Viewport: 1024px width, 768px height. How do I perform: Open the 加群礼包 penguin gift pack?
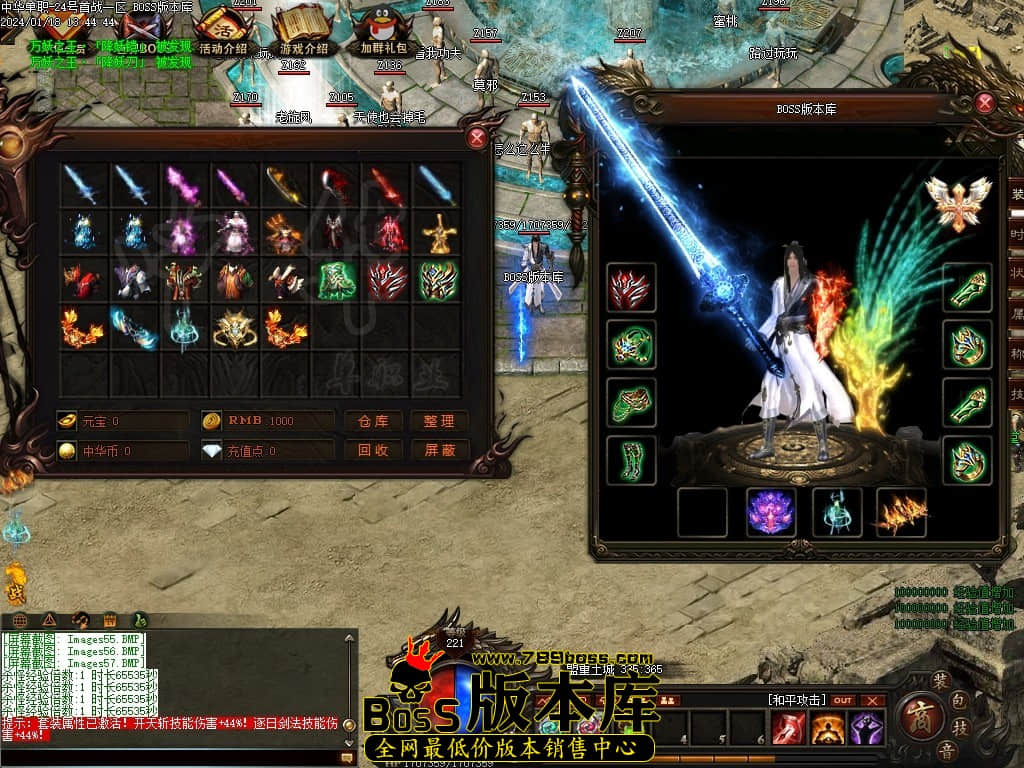(x=383, y=32)
